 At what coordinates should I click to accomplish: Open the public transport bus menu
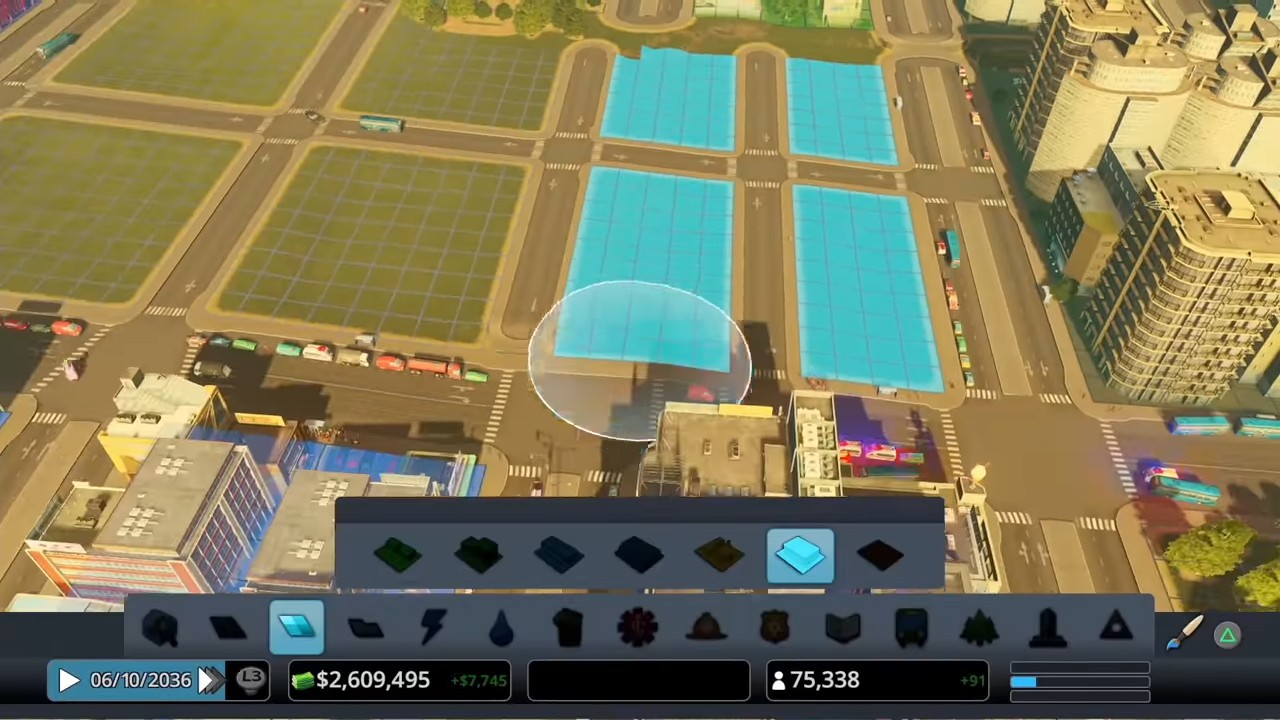click(x=912, y=627)
